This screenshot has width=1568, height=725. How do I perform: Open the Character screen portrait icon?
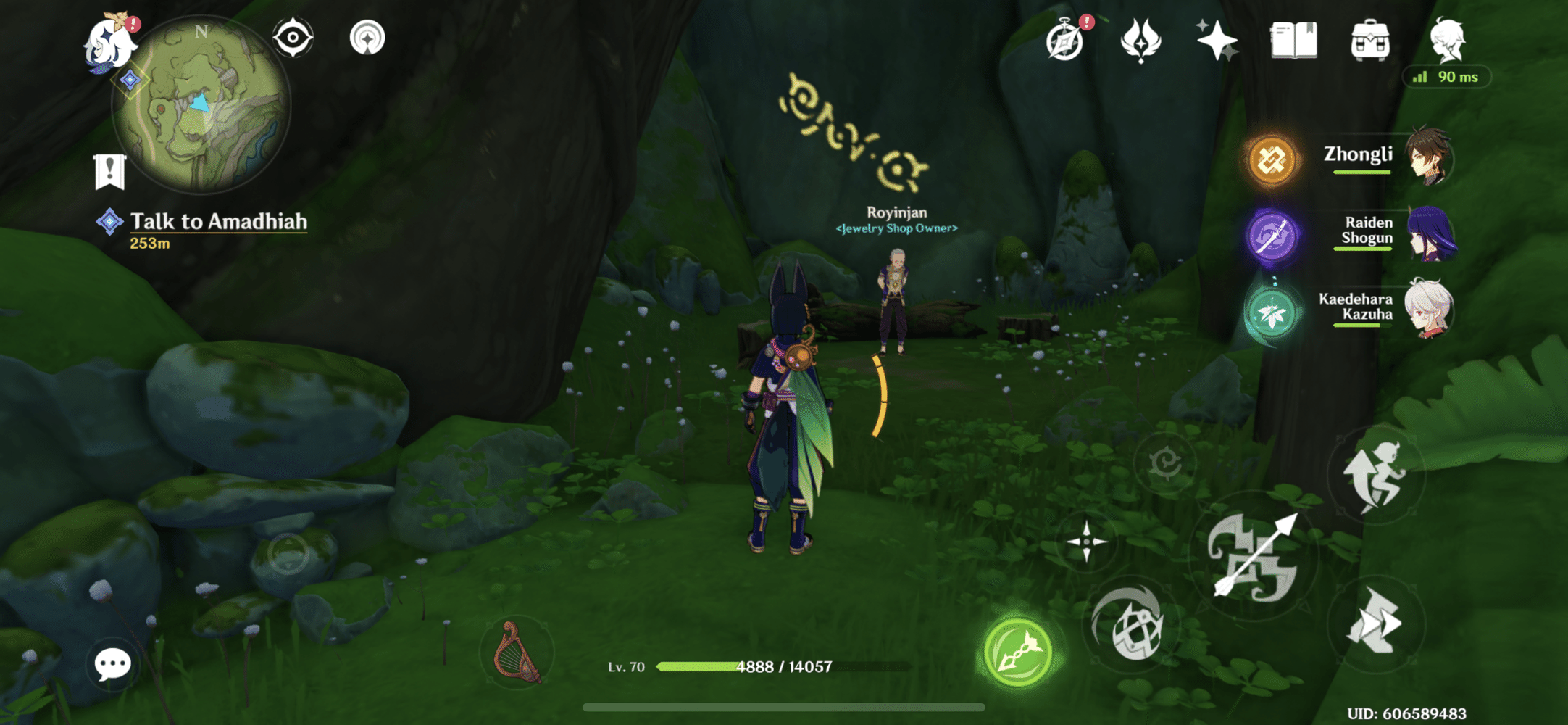click(x=1449, y=41)
